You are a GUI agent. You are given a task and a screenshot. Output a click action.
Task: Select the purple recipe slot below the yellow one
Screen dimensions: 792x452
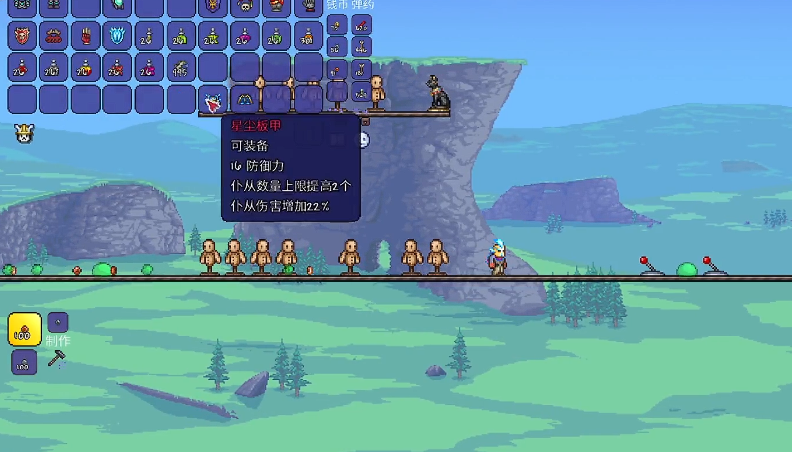(x=24, y=362)
